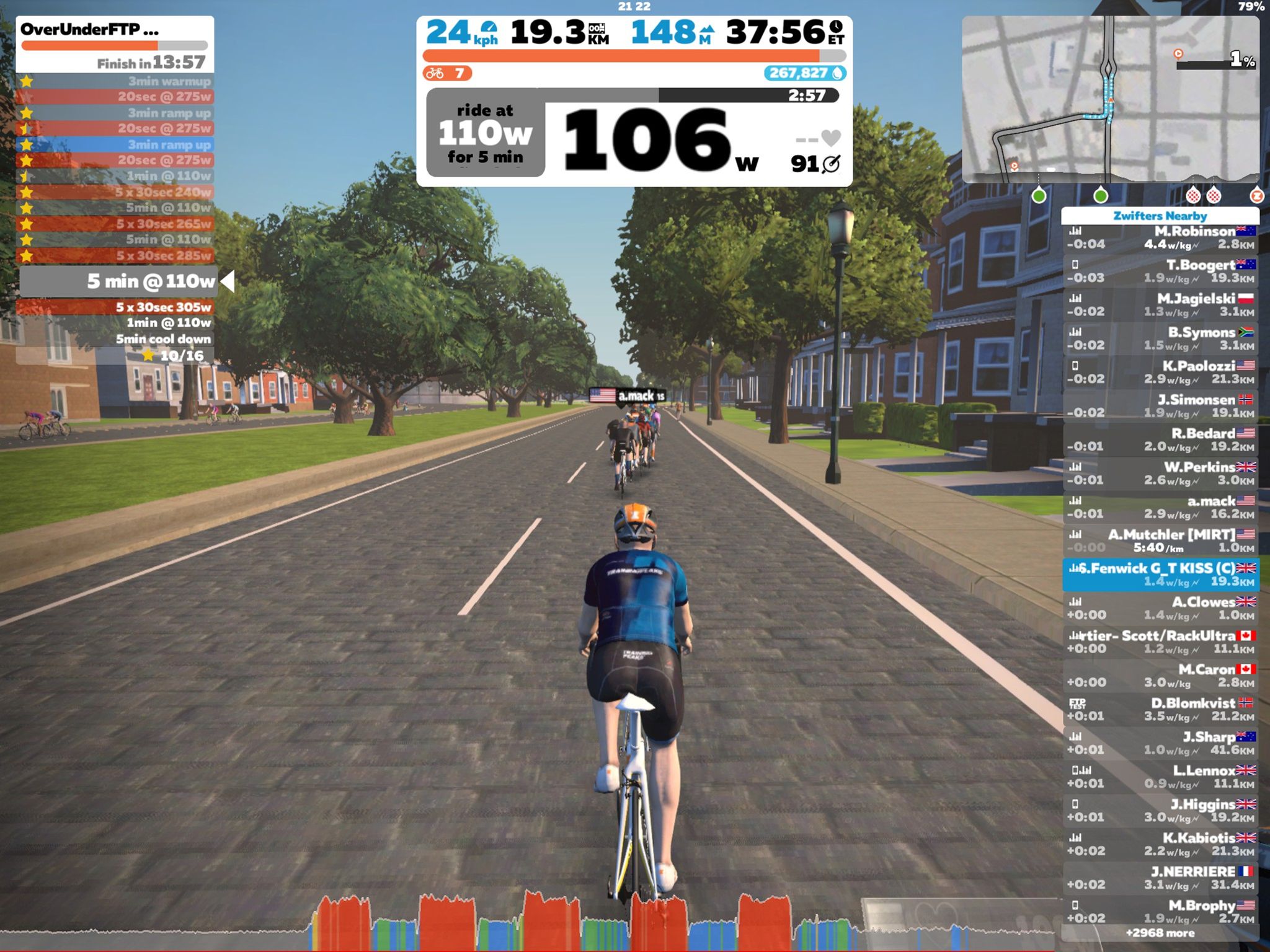
Task: Select J.Sharp rider entry
Action: tap(1160, 743)
